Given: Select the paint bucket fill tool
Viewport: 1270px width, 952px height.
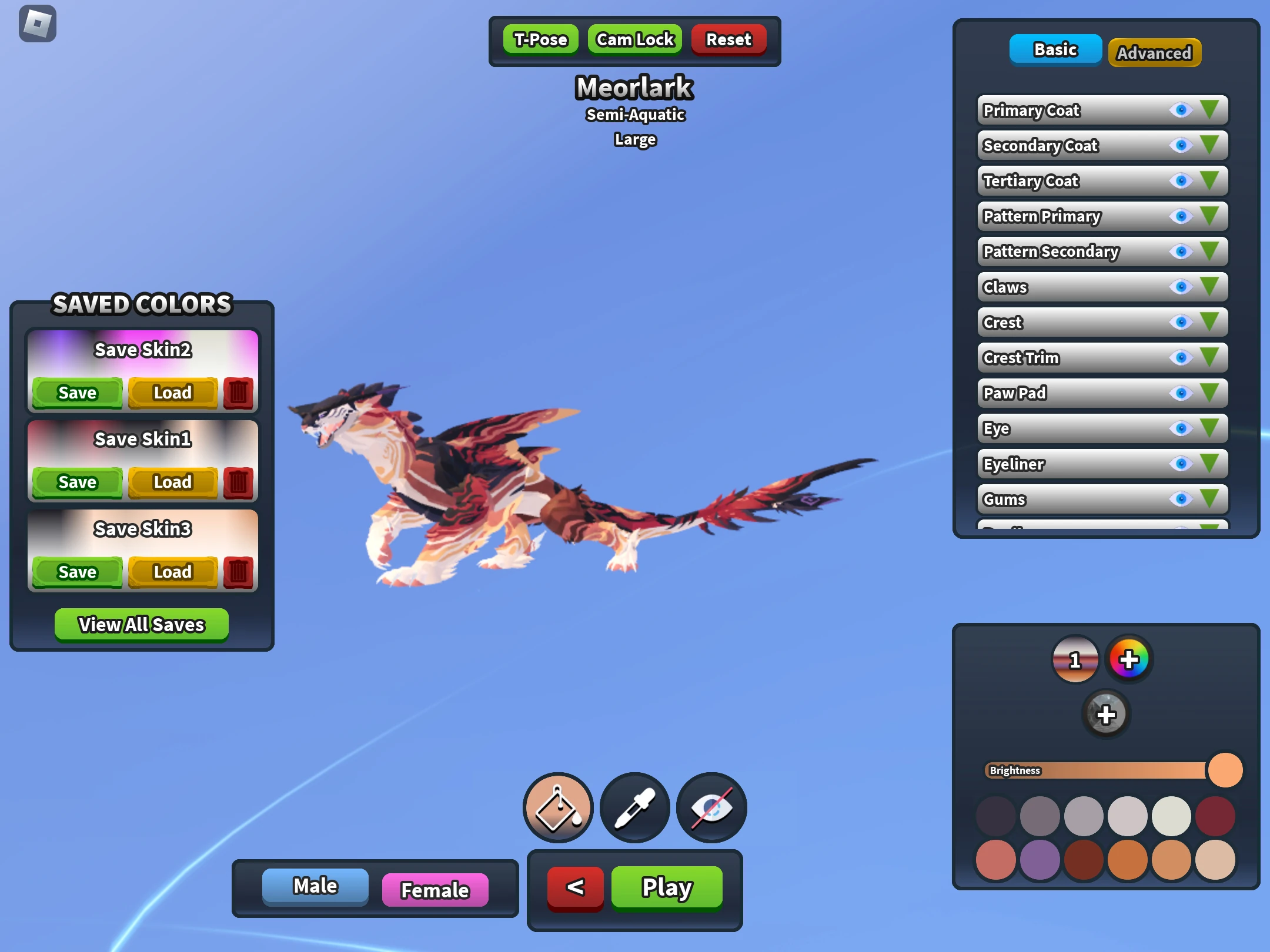Looking at the screenshot, I should pyautogui.click(x=557, y=807).
